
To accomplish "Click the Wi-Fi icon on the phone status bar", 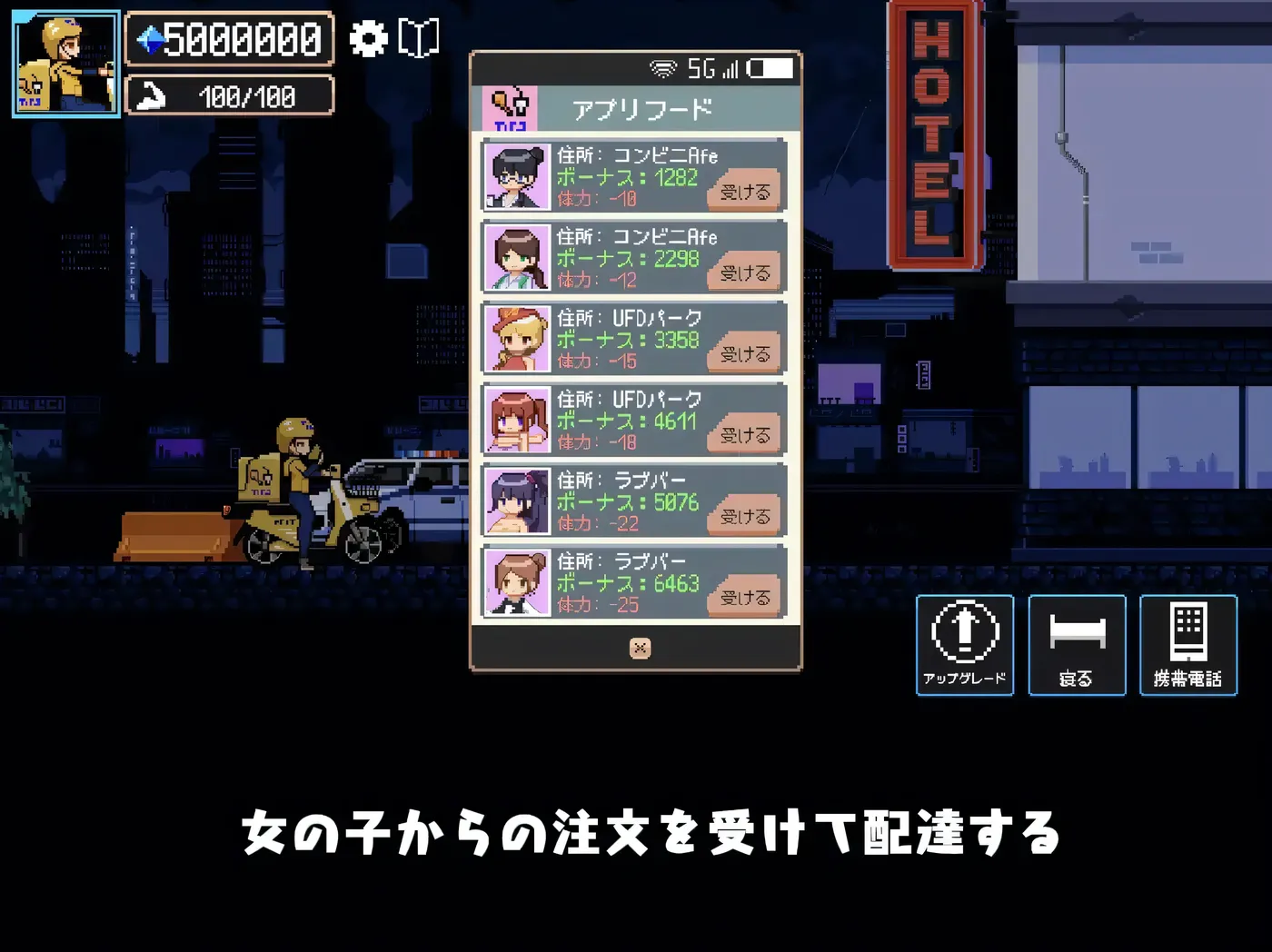I will click(664, 66).
